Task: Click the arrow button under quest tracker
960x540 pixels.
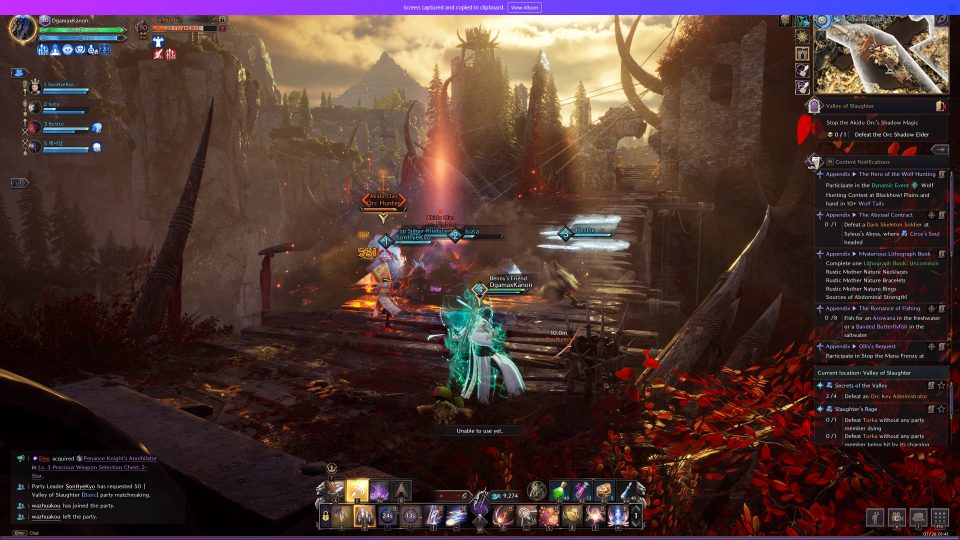Action: pyautogui.click(x=939, y=149)
